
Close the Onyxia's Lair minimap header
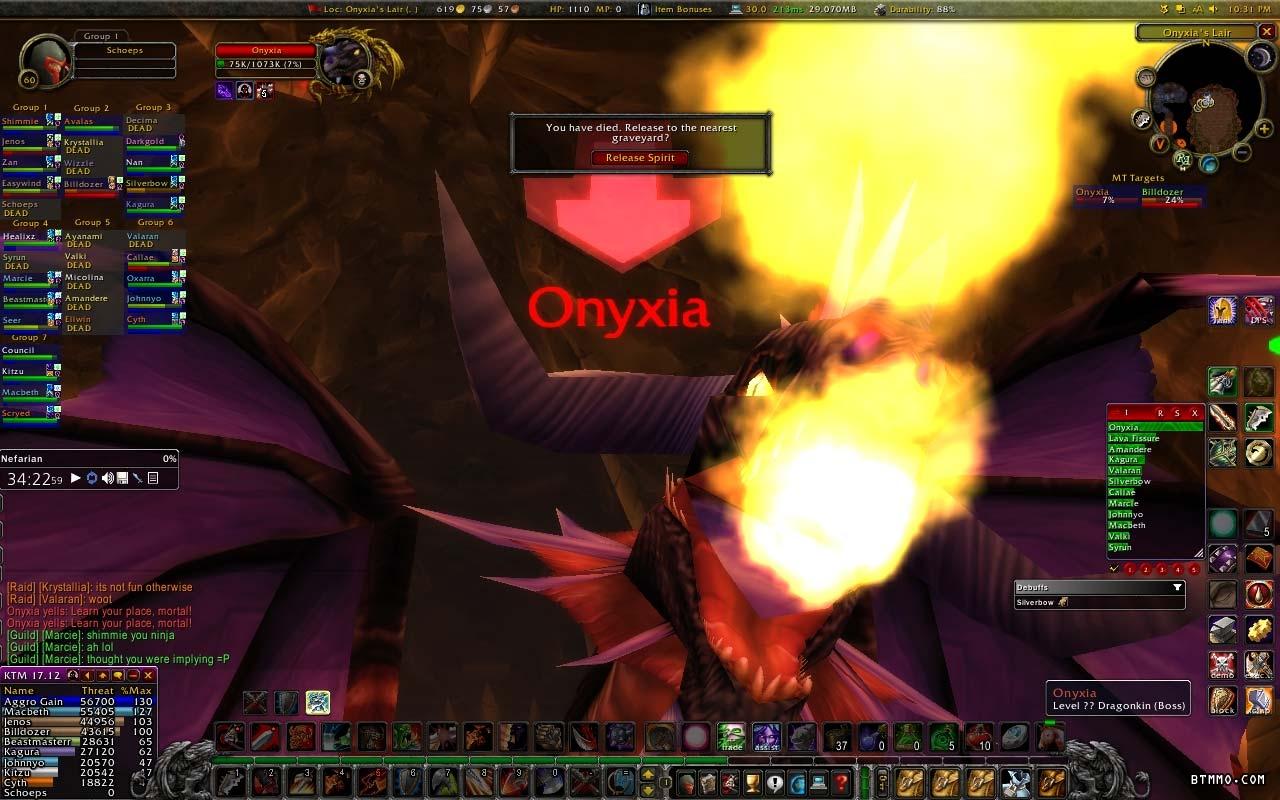point(1267,32)
